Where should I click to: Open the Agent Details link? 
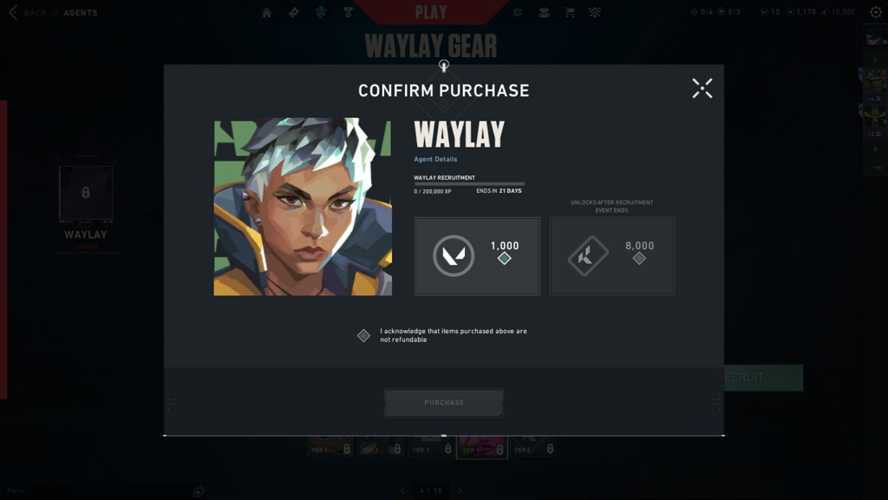tap(435, 159)
